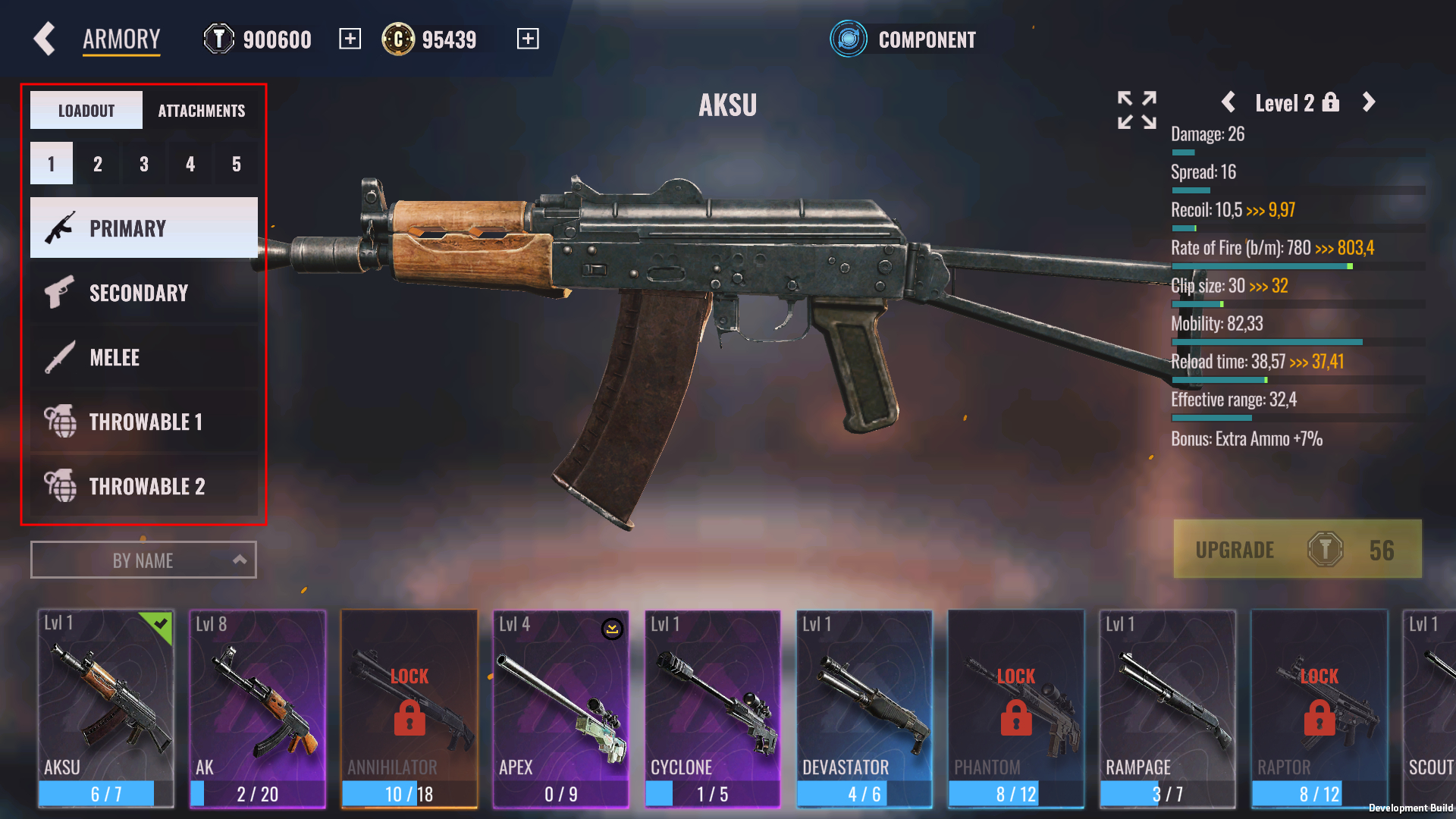The image size is (1456, 819).
Task: Switch to the Attachments tab
Action: [x=201, y=111]
